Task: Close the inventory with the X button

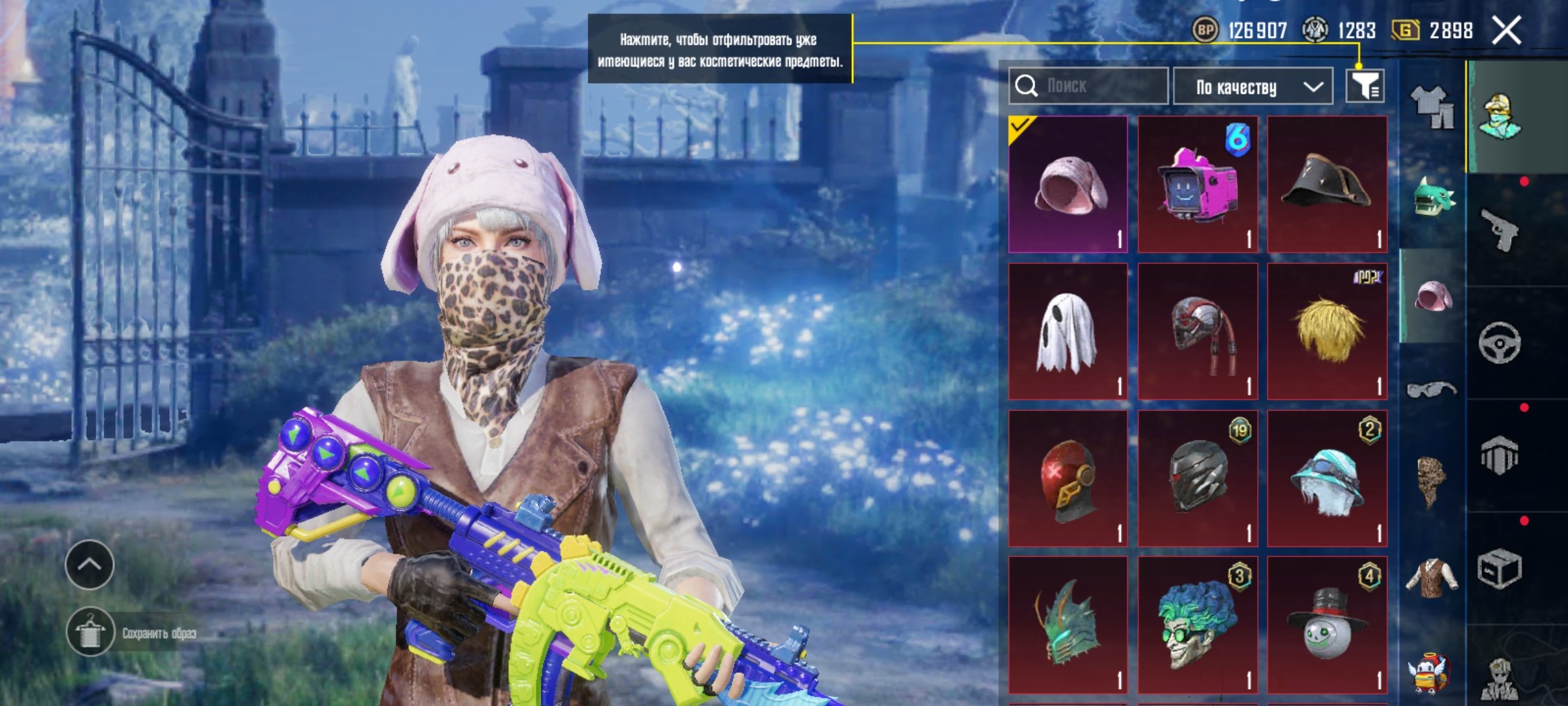Action: 1507,31
